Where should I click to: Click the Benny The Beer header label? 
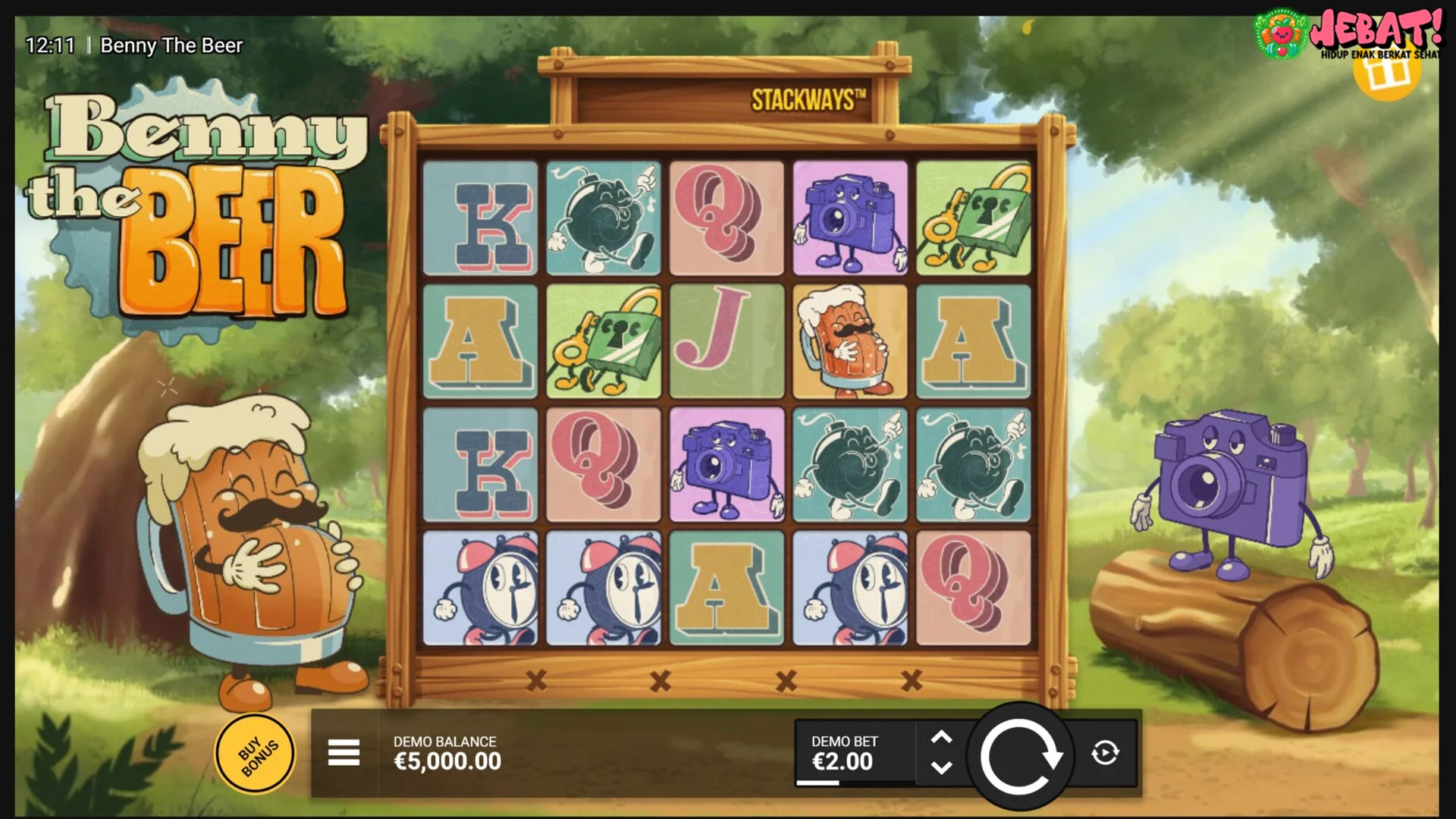[x=171, y=45]
